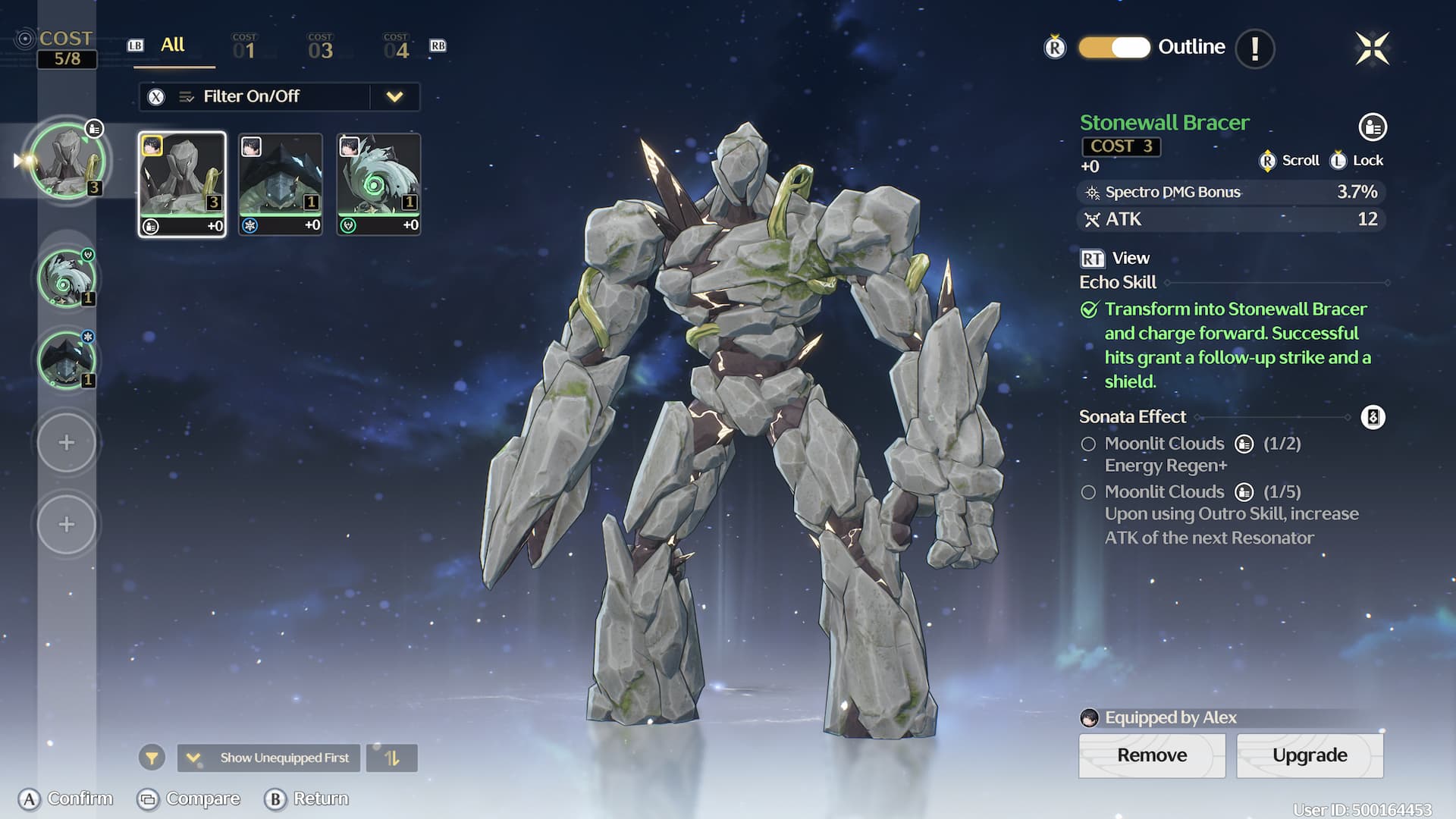Screen dimensions: 1456x819
Task: Switch to the Cost 4 tab
Action: pos(396,47)
